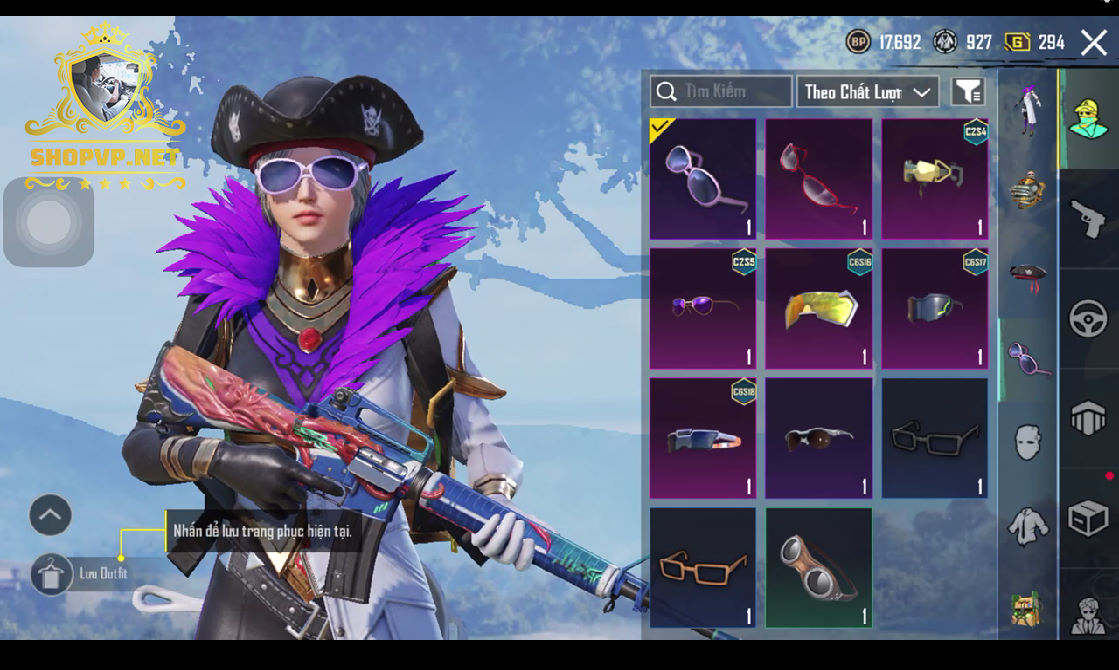
Task: Open the steering wheel vehicle tab
Action: click(x=1088, y=319)
